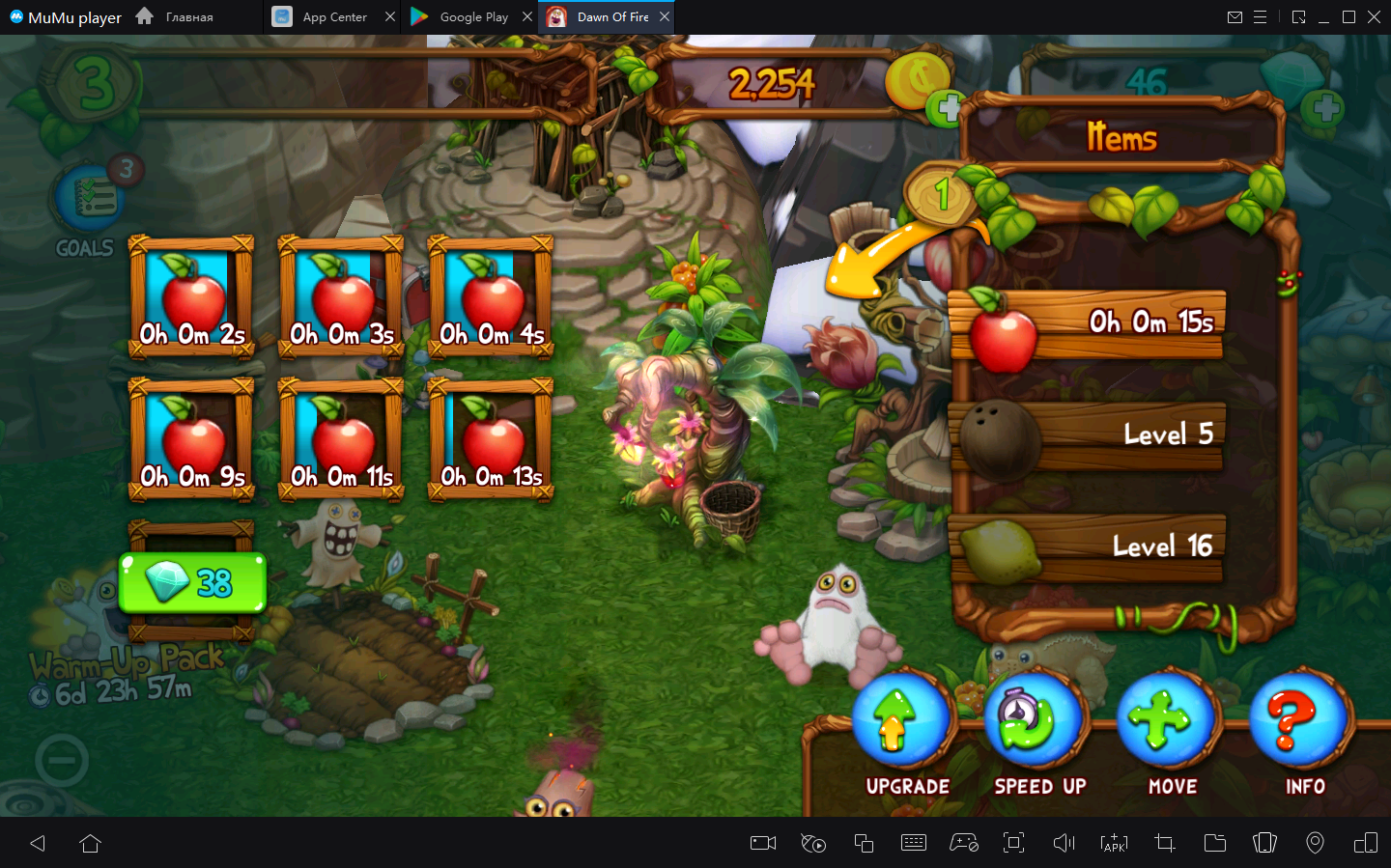Select the apple queue slot showing 11s

(x=341, y=439)
